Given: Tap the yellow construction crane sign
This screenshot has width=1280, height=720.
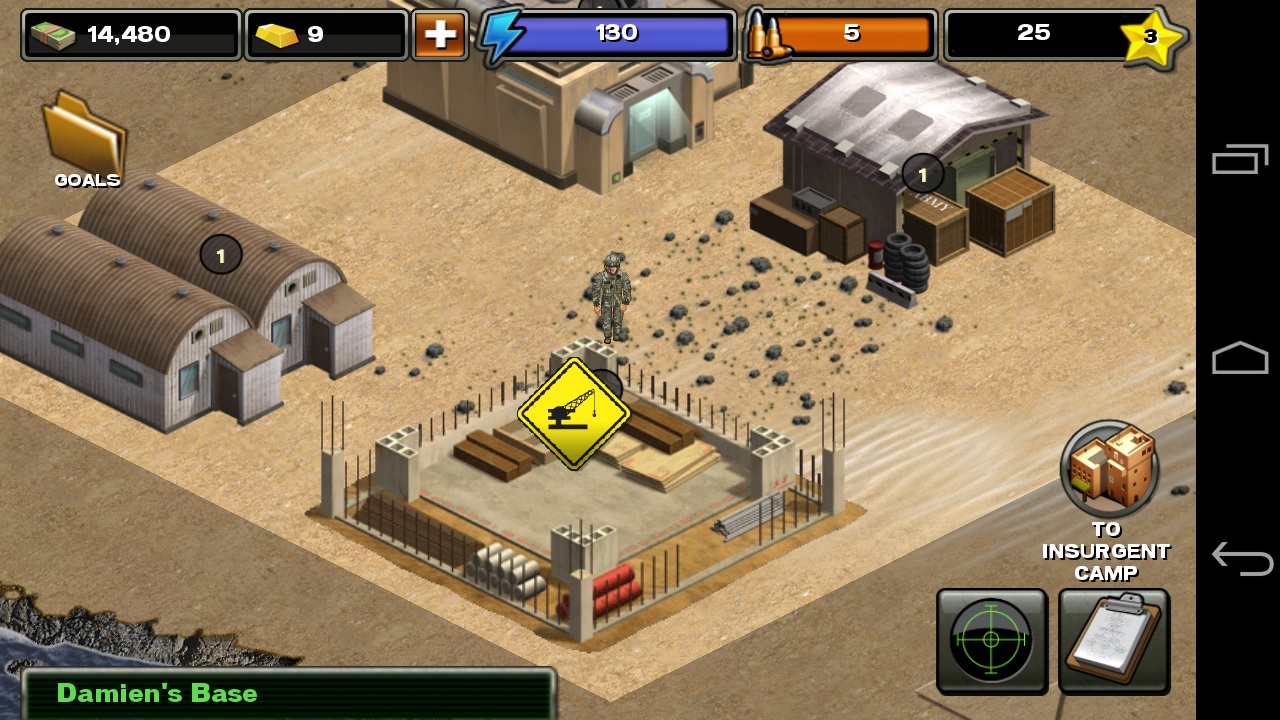Looking at the screenshot, I should [x=573, y=413].
